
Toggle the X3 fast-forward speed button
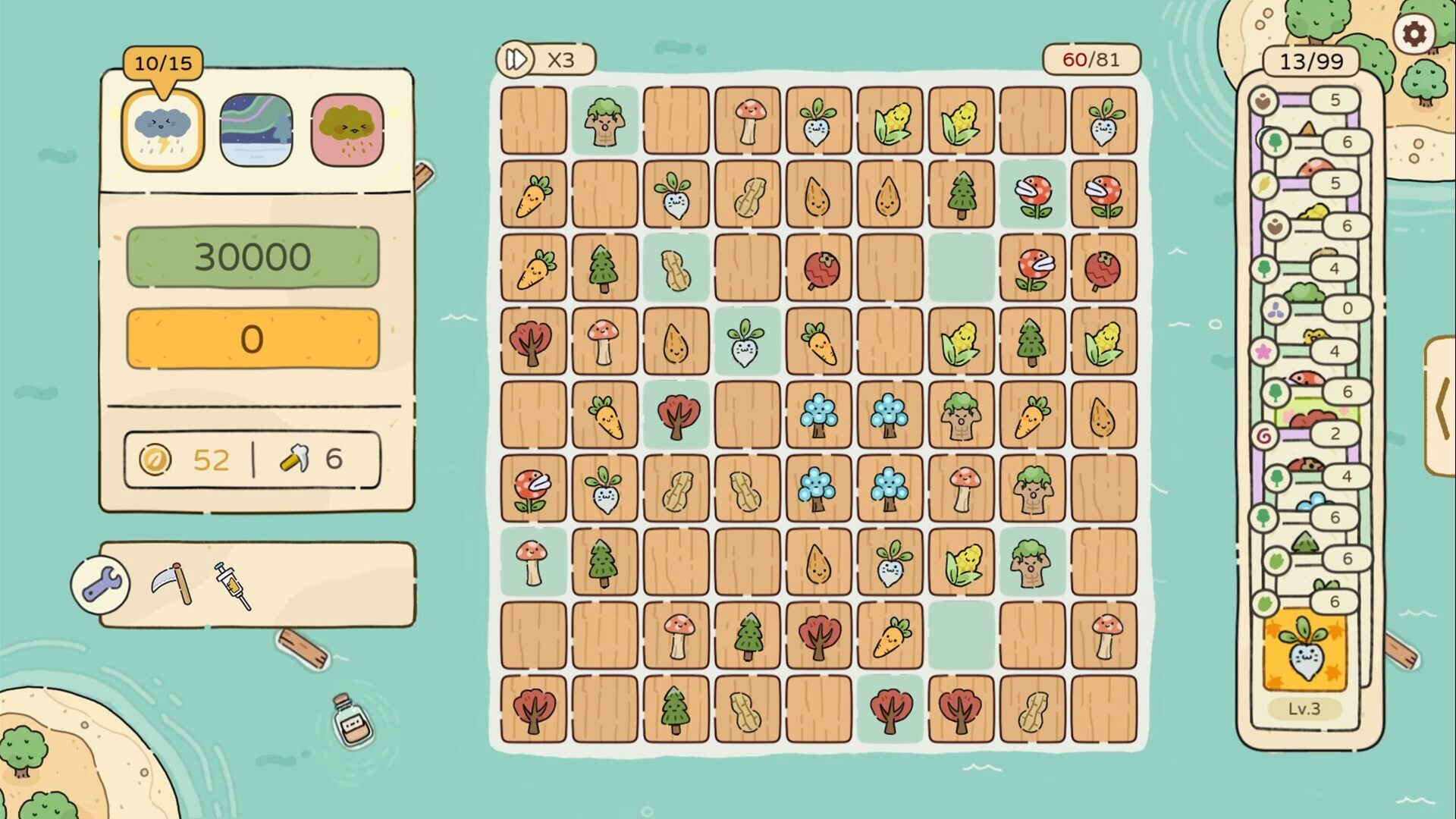[x=545, y=59]
